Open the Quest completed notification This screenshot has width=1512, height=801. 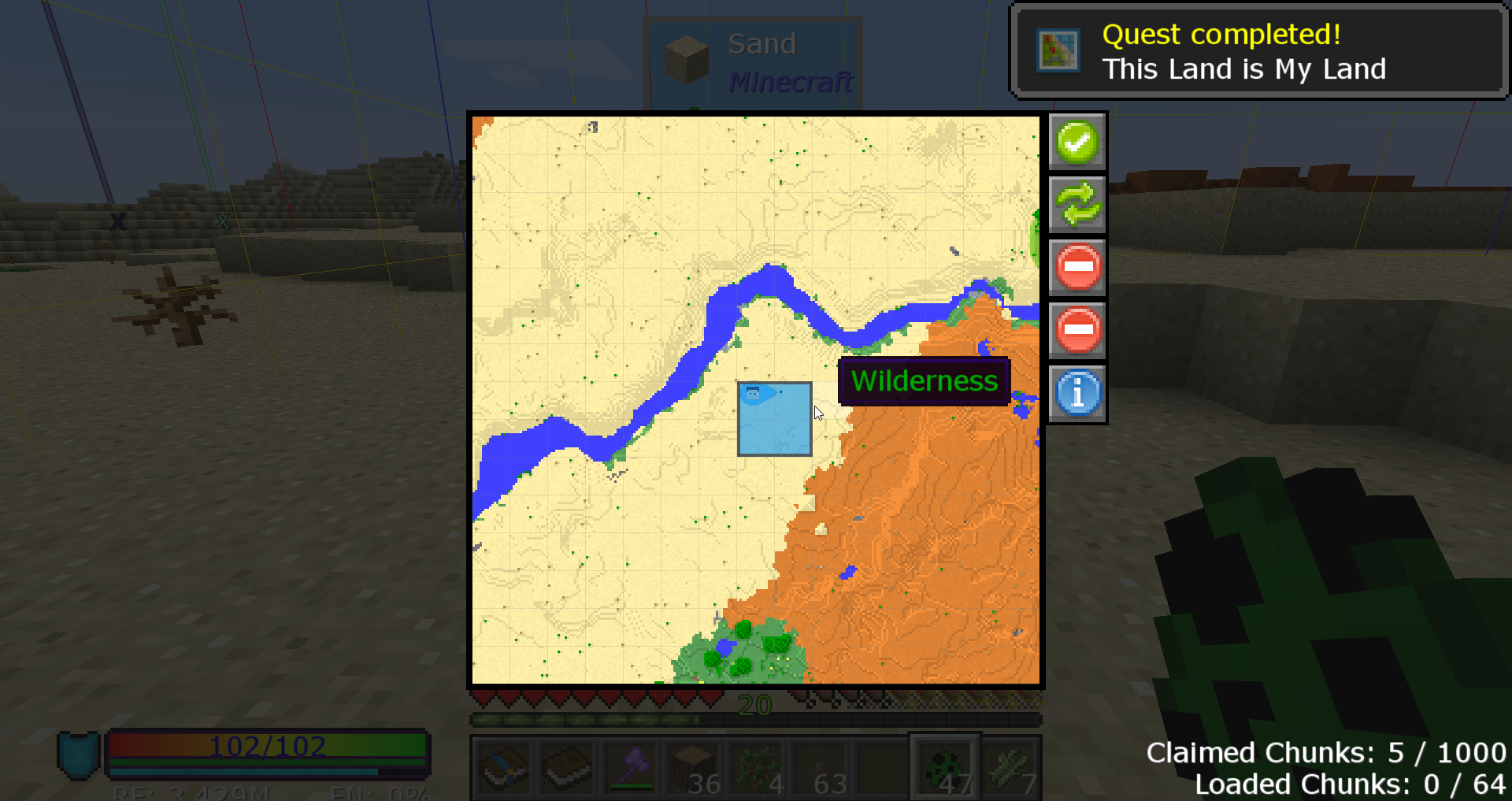[1258, 52]
